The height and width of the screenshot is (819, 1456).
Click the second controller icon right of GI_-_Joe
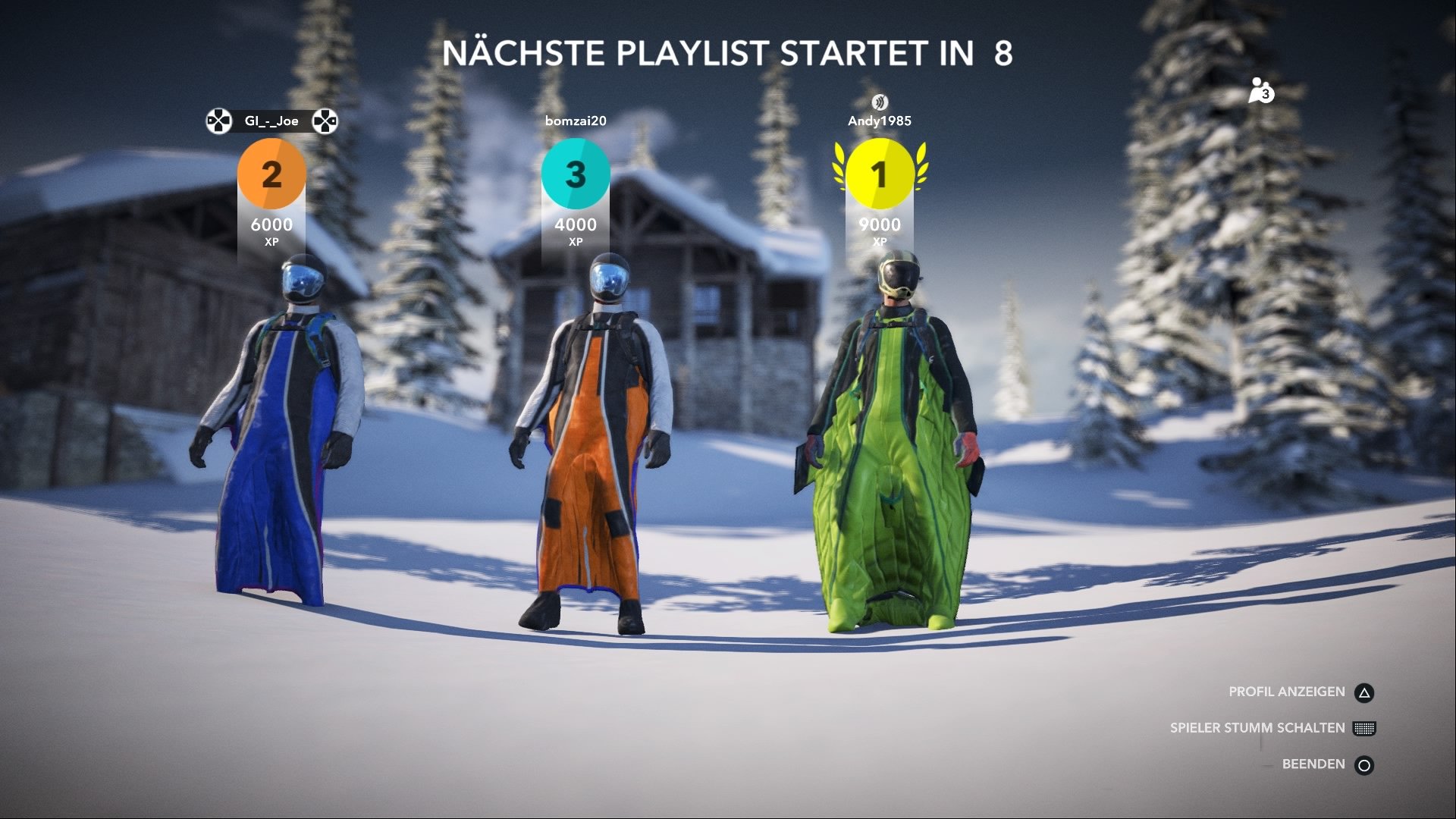pyautogui.click(x=327, y=120)
